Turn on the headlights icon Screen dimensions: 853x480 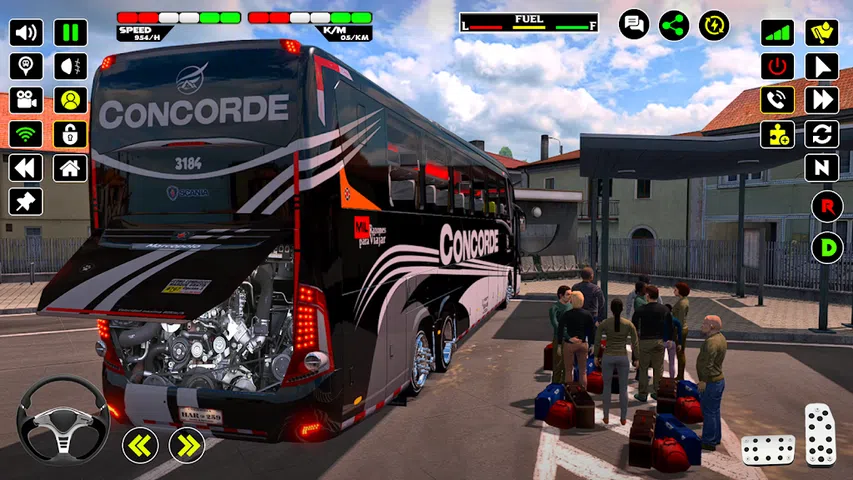[x=70, y=66]
